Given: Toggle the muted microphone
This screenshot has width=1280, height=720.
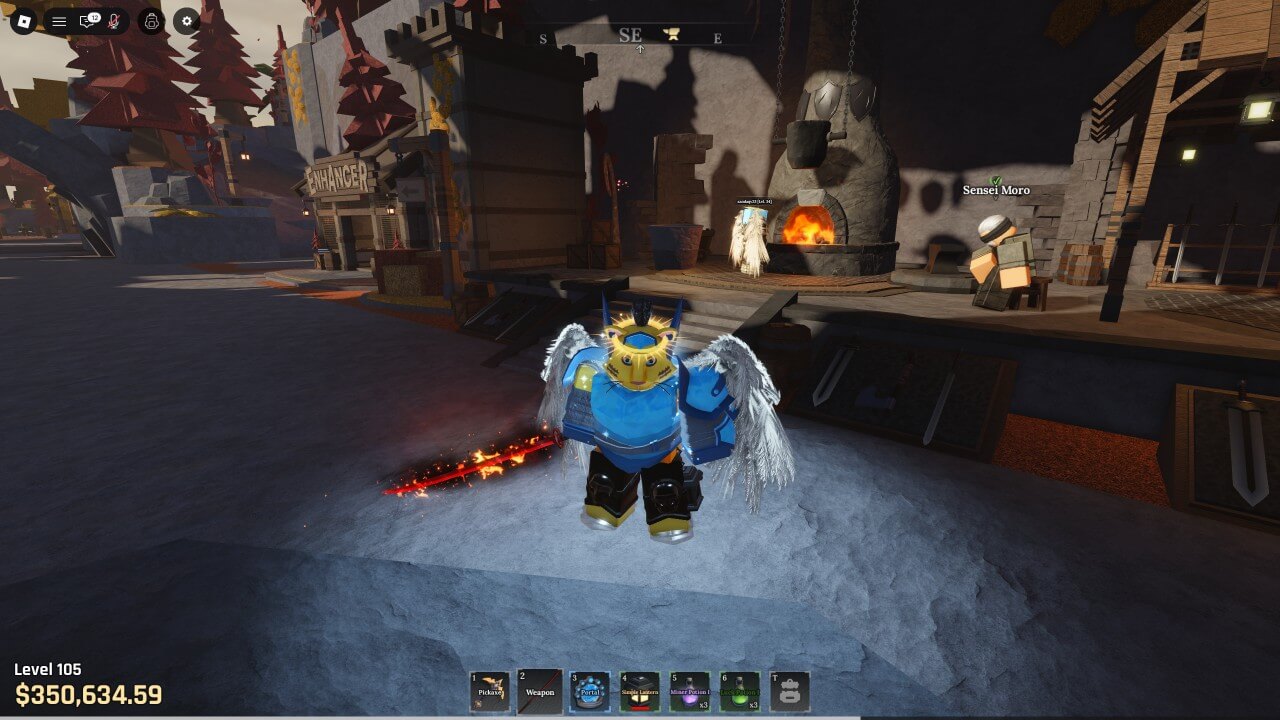Looking at the screenshot, I should (114, 21).
